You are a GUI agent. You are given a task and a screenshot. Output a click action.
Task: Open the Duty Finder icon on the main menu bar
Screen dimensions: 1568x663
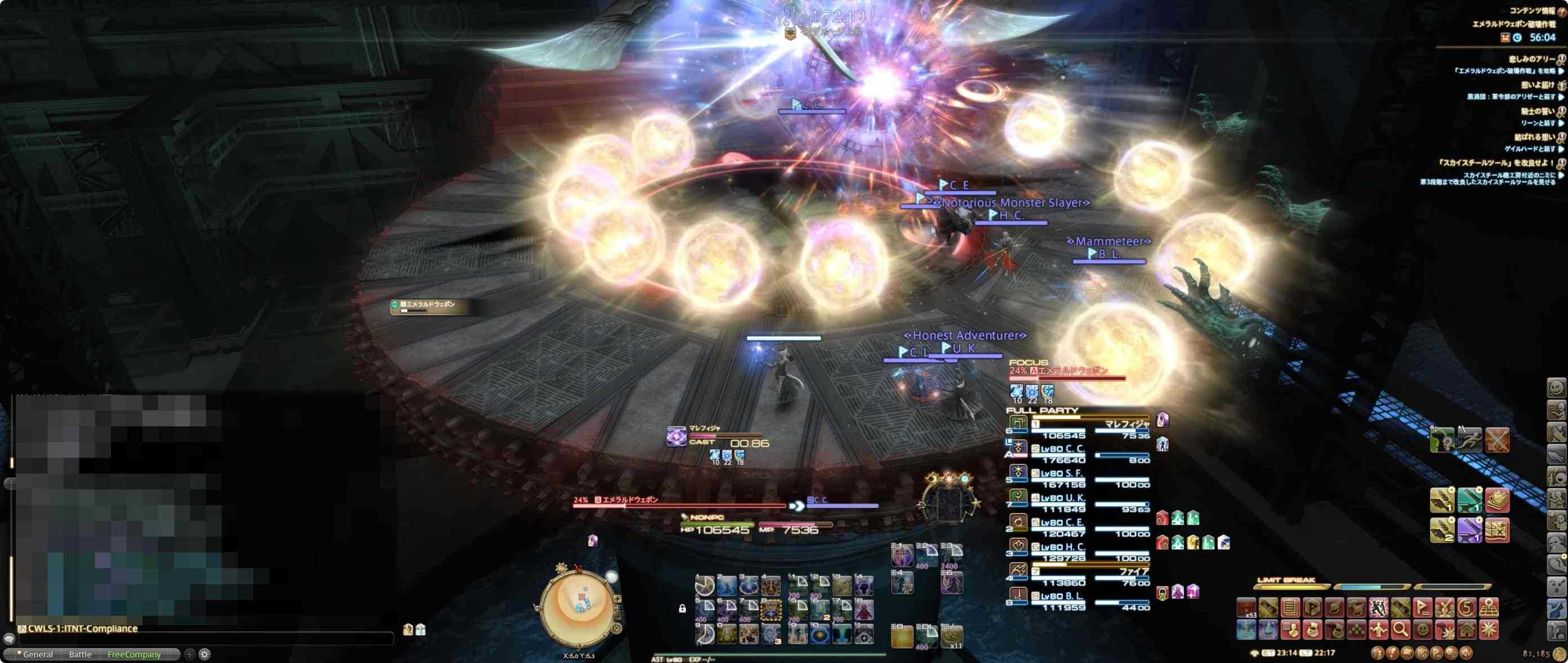pos(1423,608)
